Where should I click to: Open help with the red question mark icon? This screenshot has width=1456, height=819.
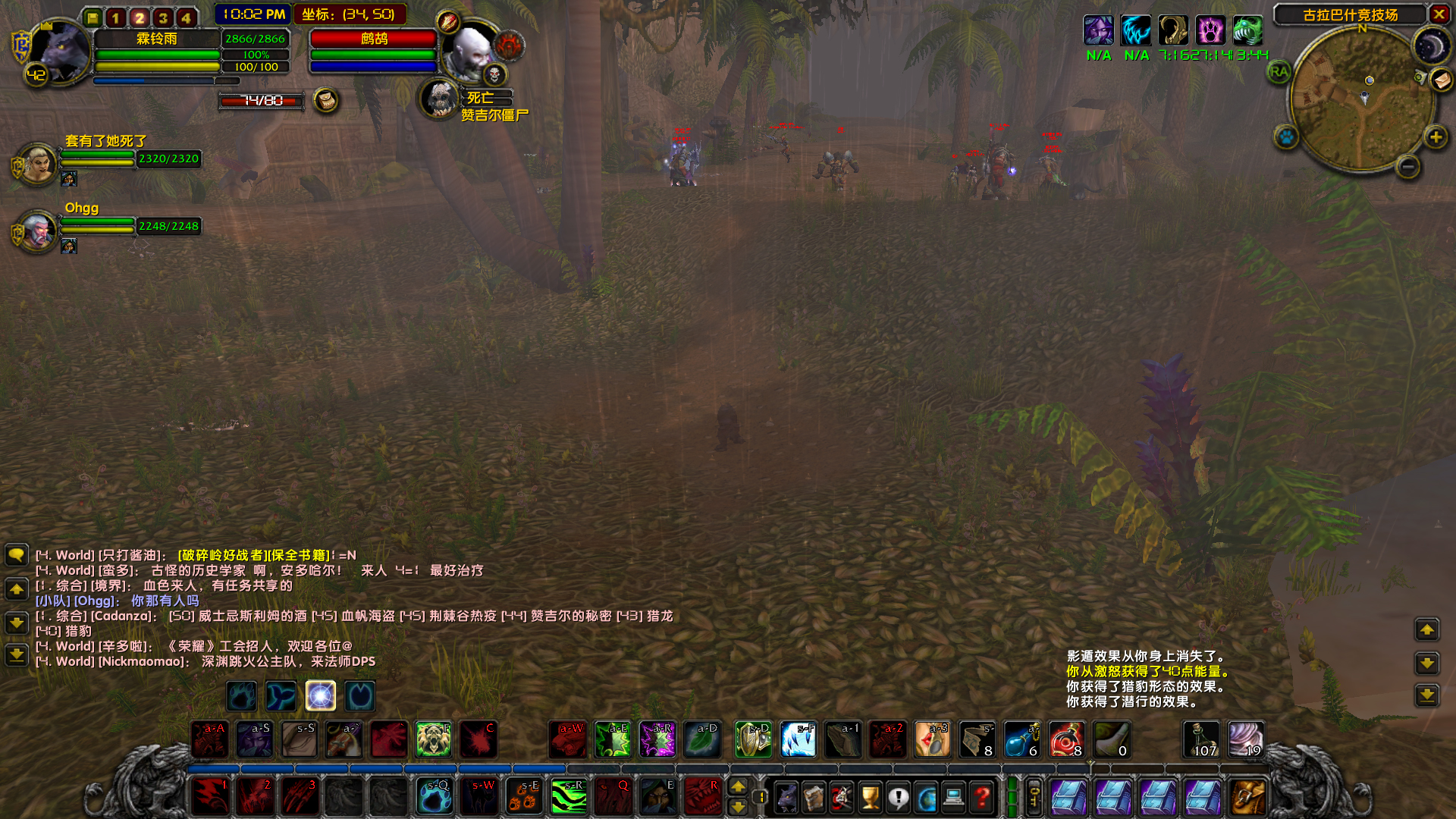(x=981, y=797)
